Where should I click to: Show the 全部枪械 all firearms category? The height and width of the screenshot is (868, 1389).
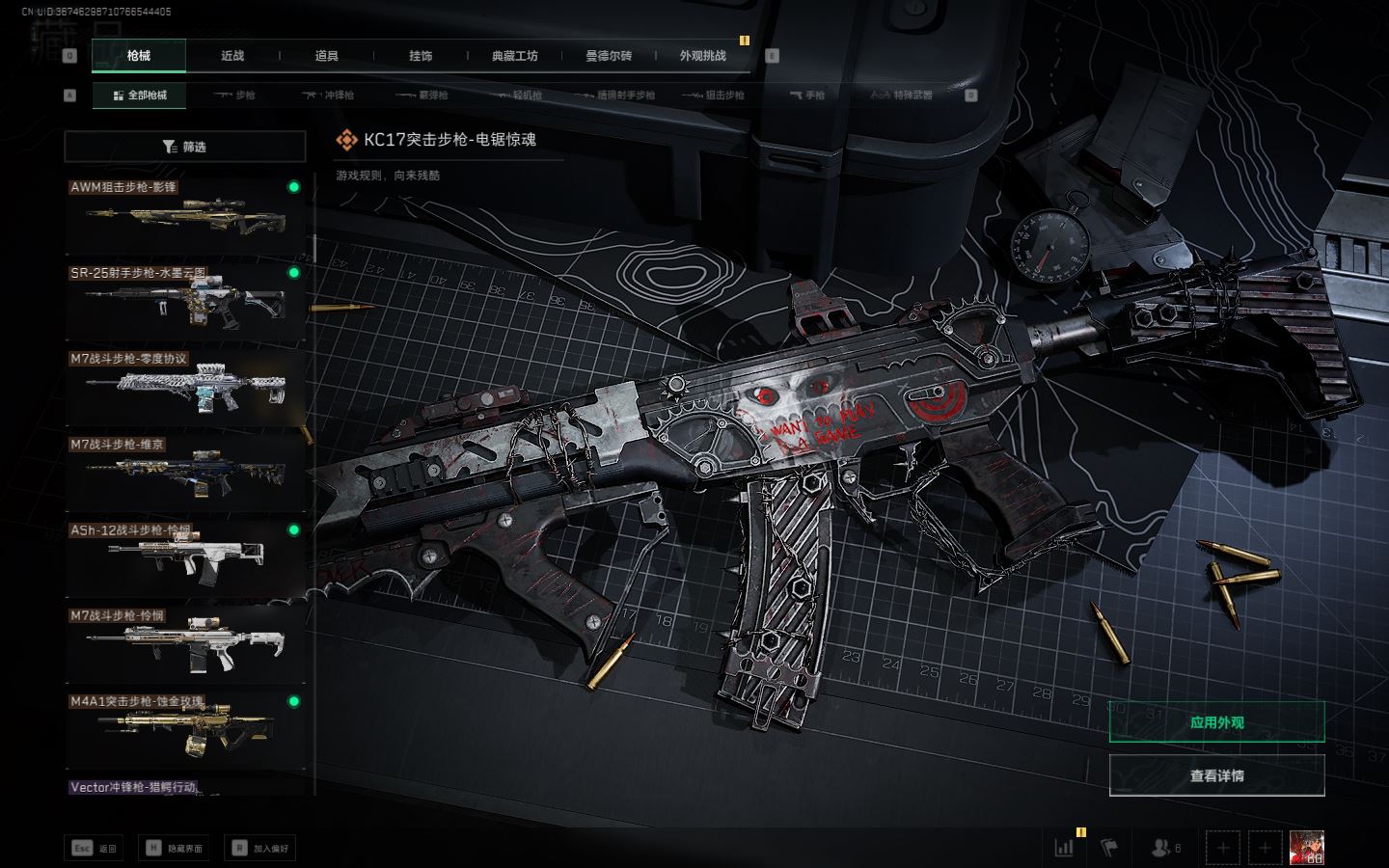tap(140, 95)
